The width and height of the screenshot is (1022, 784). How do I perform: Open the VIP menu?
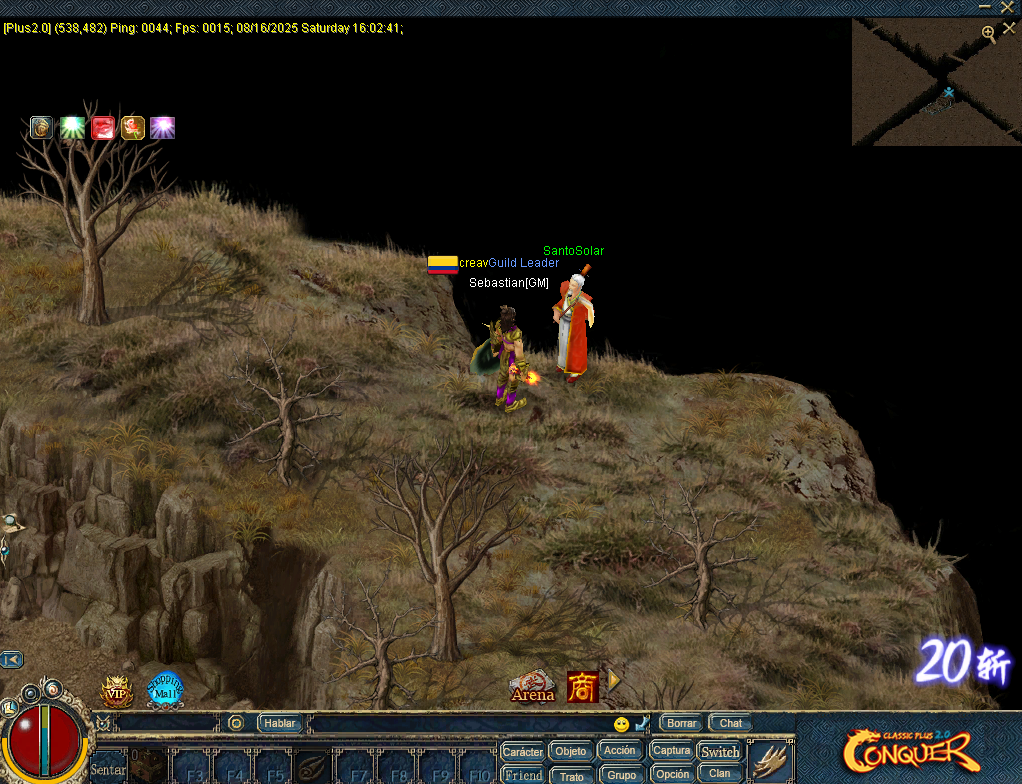click(x=115, y=691)
